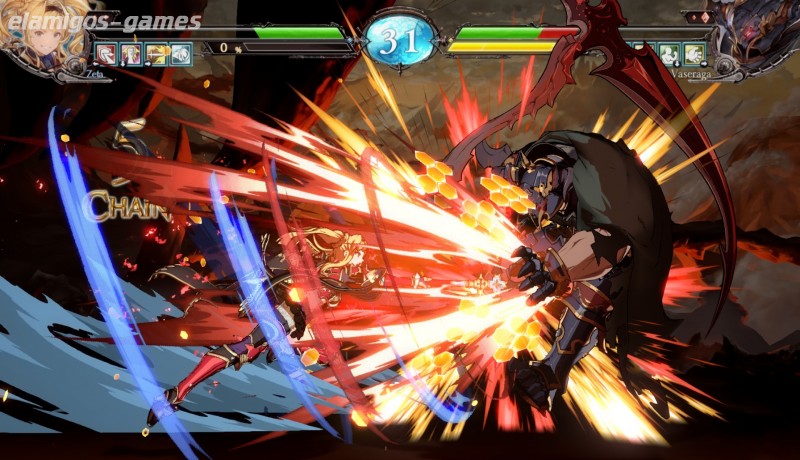Activate Zeta's red skill icon
This screenshot has width=800, height=460.
coord(105,54)
